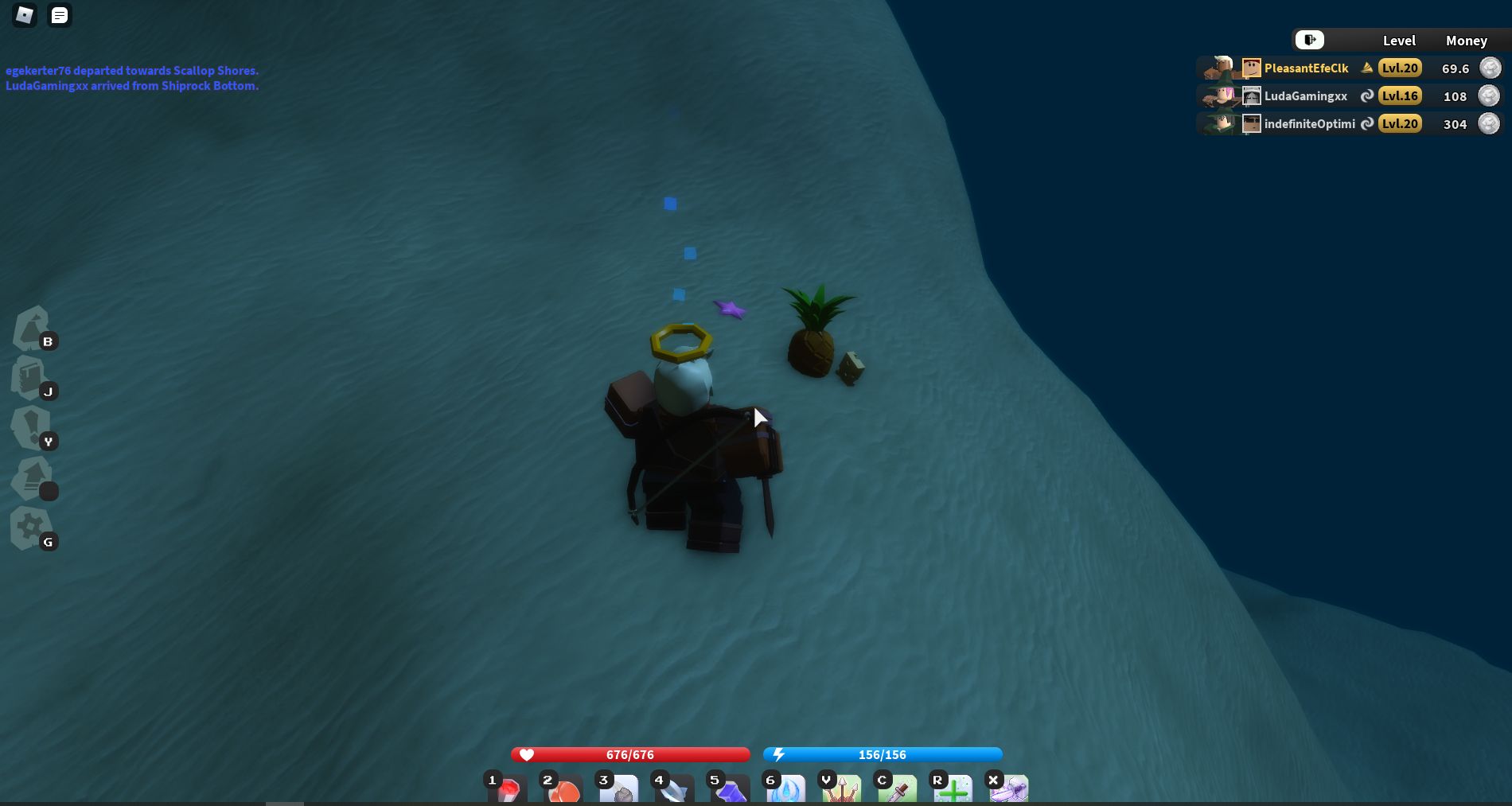This screenshot has width=1512, height=806.
Task: Toggle the leaderboard visibility button
Action: point(1309,40)
